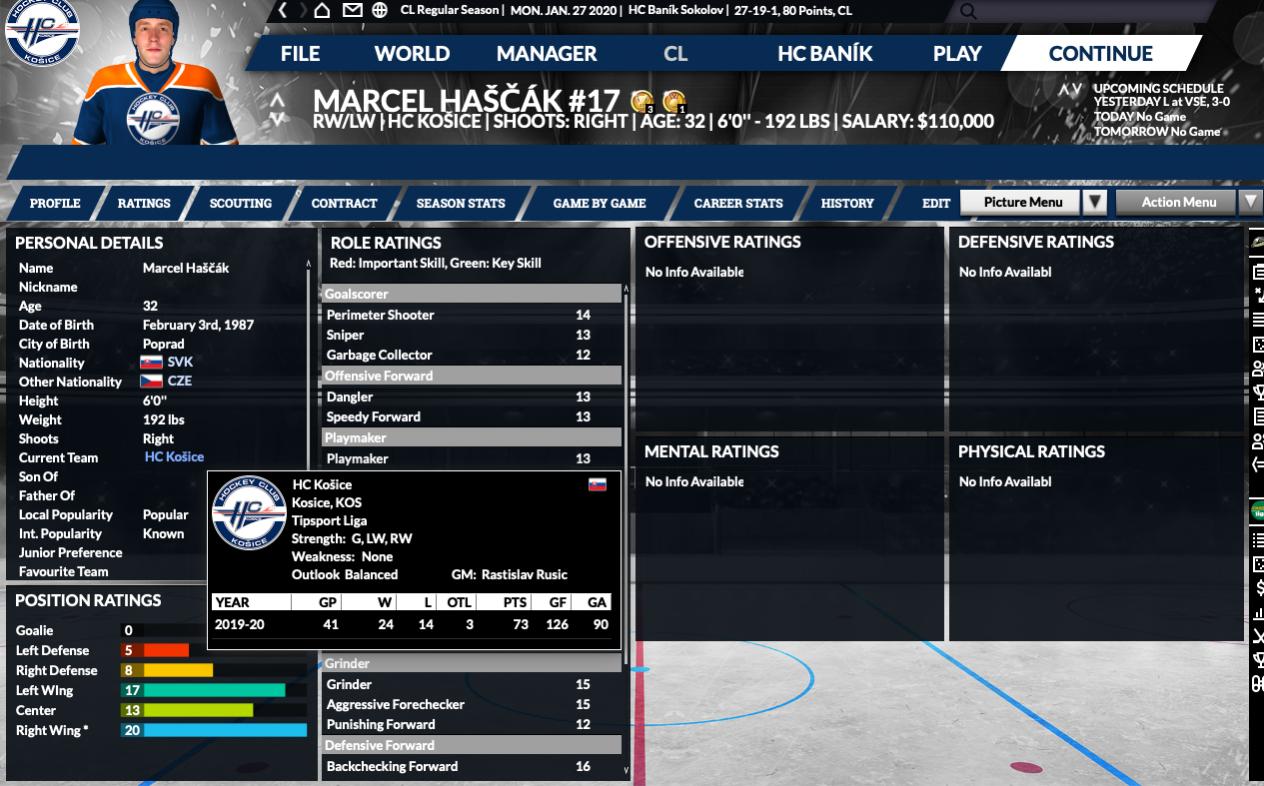1264x786 pixels.
Task: Go to the History tab
Action: [847, 203]
